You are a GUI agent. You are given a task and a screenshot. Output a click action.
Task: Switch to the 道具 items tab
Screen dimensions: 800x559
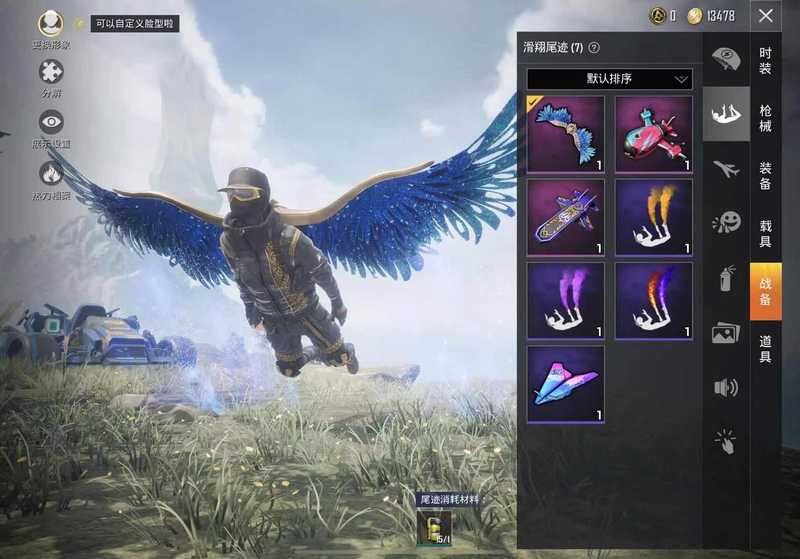765,348
